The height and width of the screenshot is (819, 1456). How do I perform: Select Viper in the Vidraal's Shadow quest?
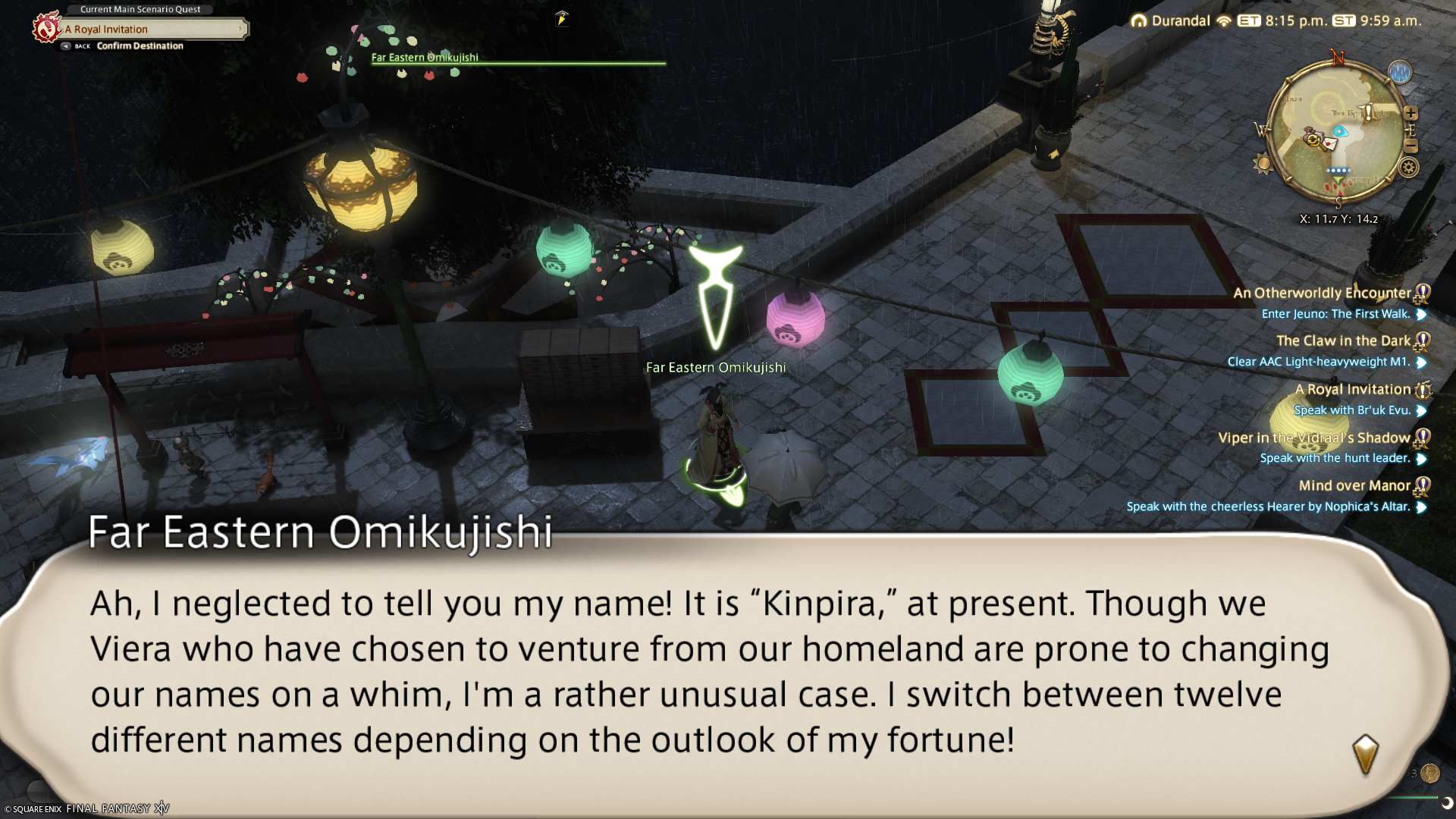coord(1314,438)
